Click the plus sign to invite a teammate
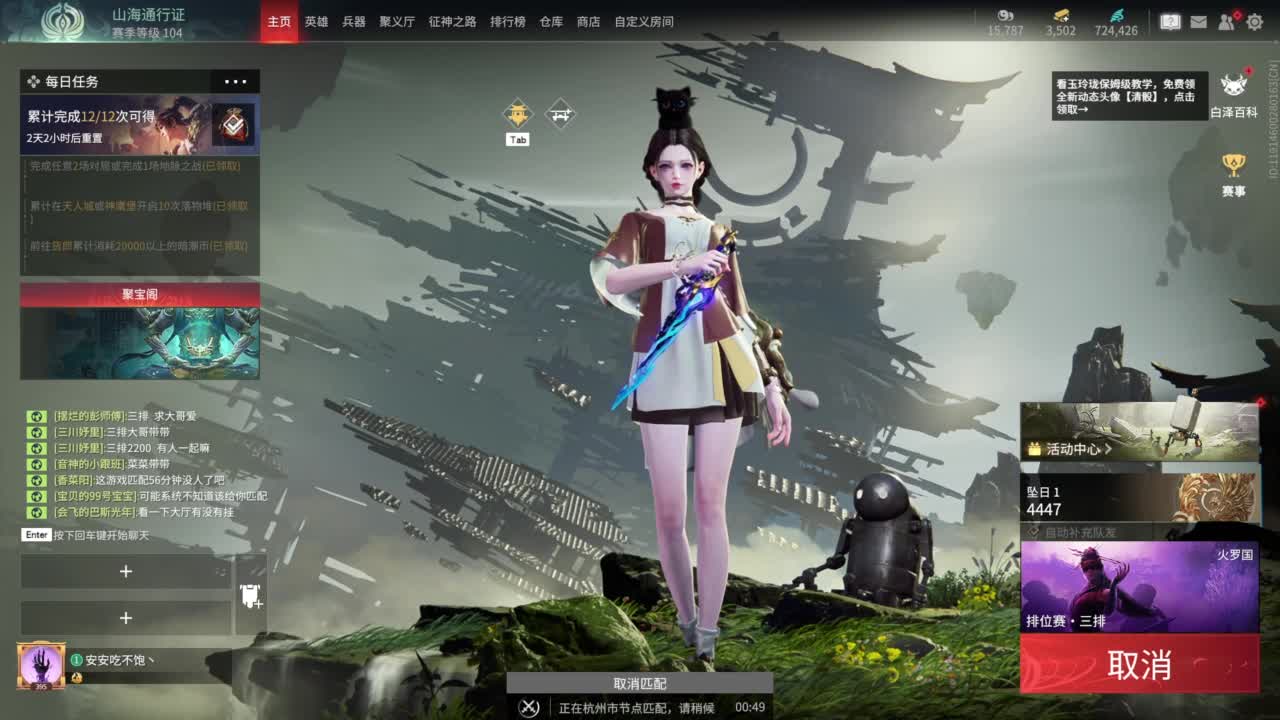 [x=127, y=571]
